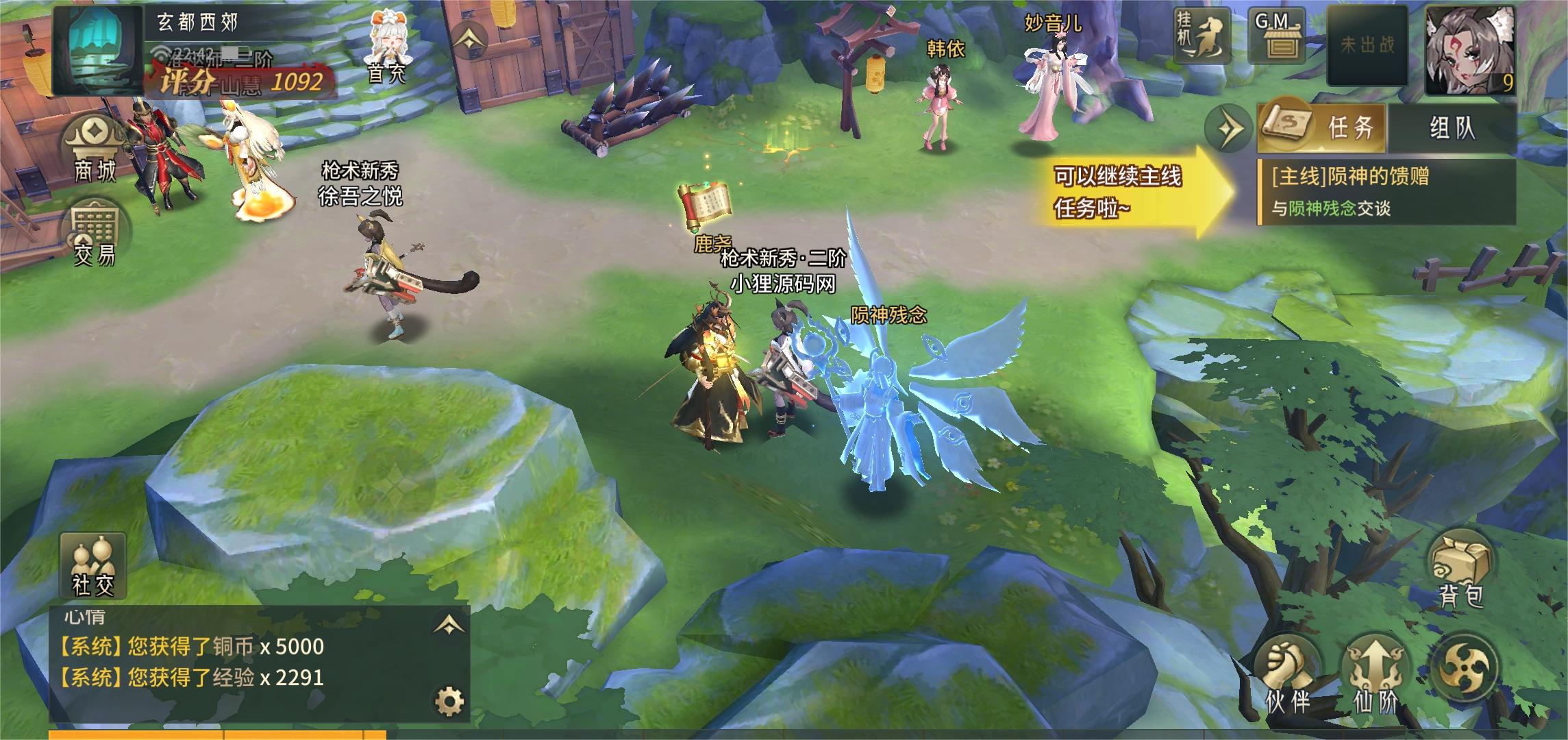Open chat settings gear icon
The width and height of the screenshot is (1568, 740).
(449, 701)
